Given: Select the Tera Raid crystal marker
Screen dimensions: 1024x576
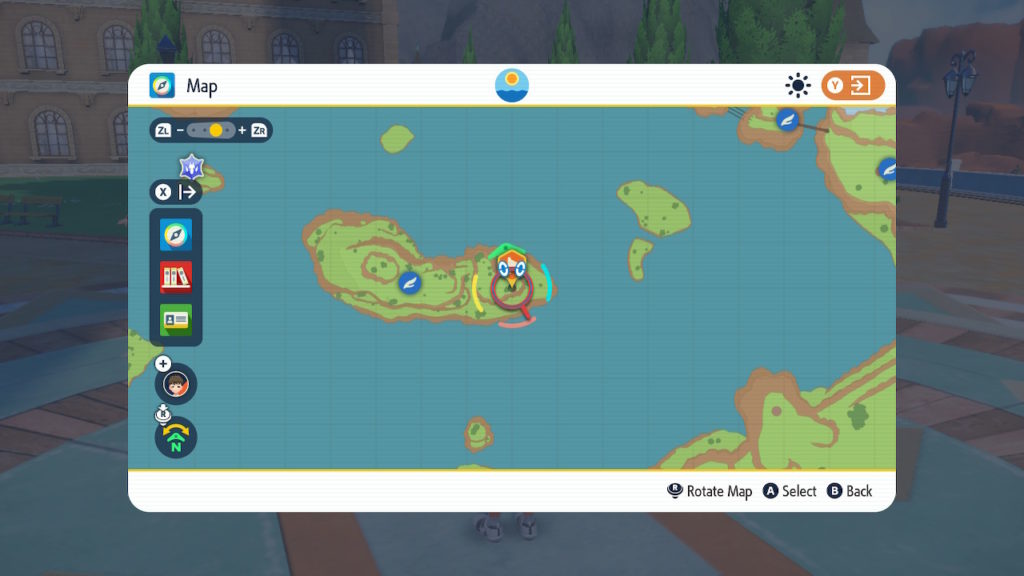Looking at the screenshot, I should tap(192, 166).
